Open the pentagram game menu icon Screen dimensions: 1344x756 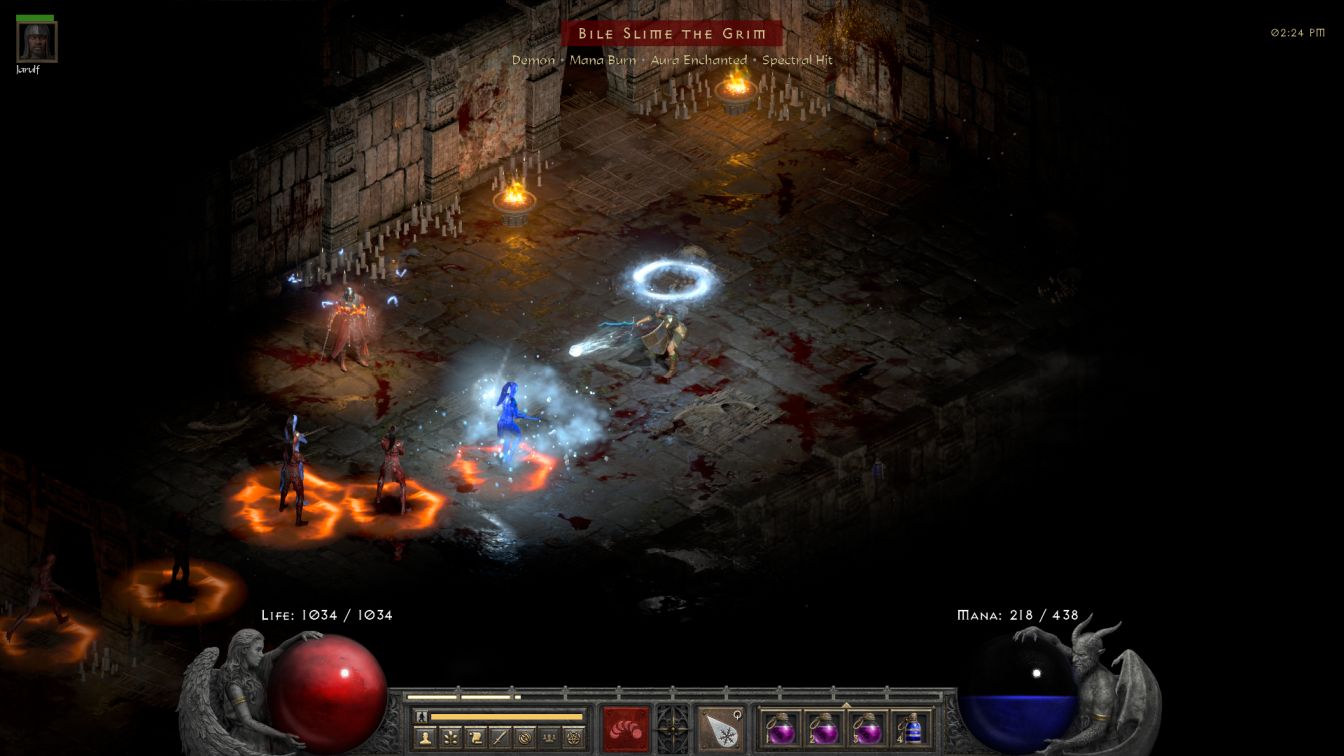[573, 738]
